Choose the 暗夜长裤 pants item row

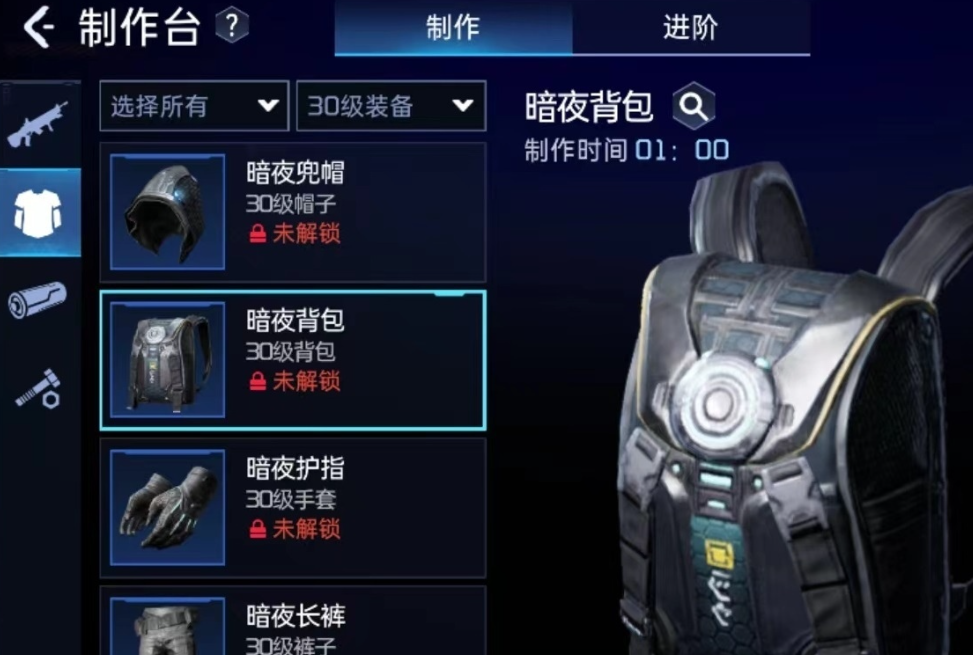293,622
